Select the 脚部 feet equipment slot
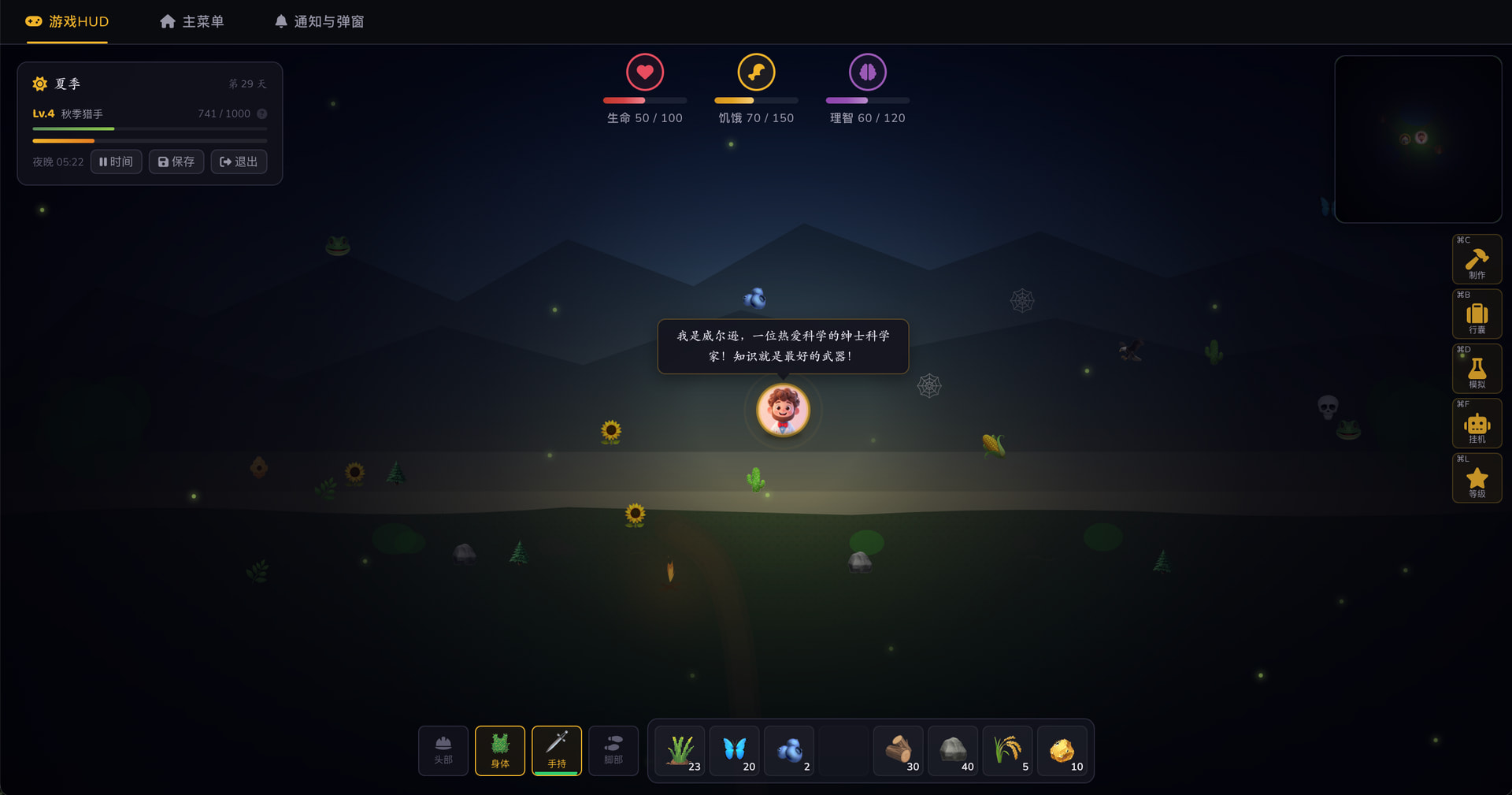This screenshot has width=1512, height=795. point(613,750)
